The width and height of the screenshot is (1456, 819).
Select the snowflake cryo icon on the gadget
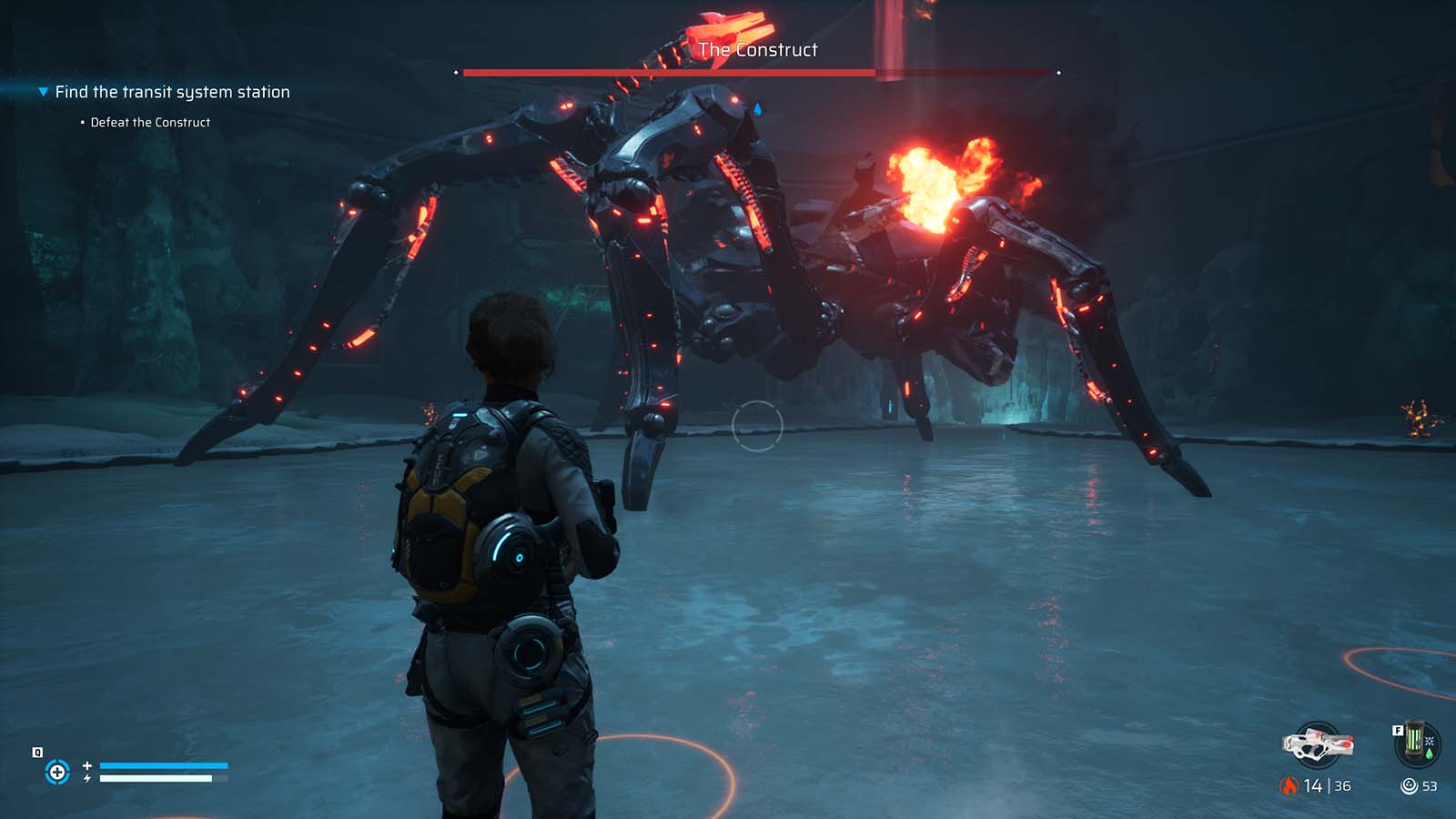coord(1429,743)
